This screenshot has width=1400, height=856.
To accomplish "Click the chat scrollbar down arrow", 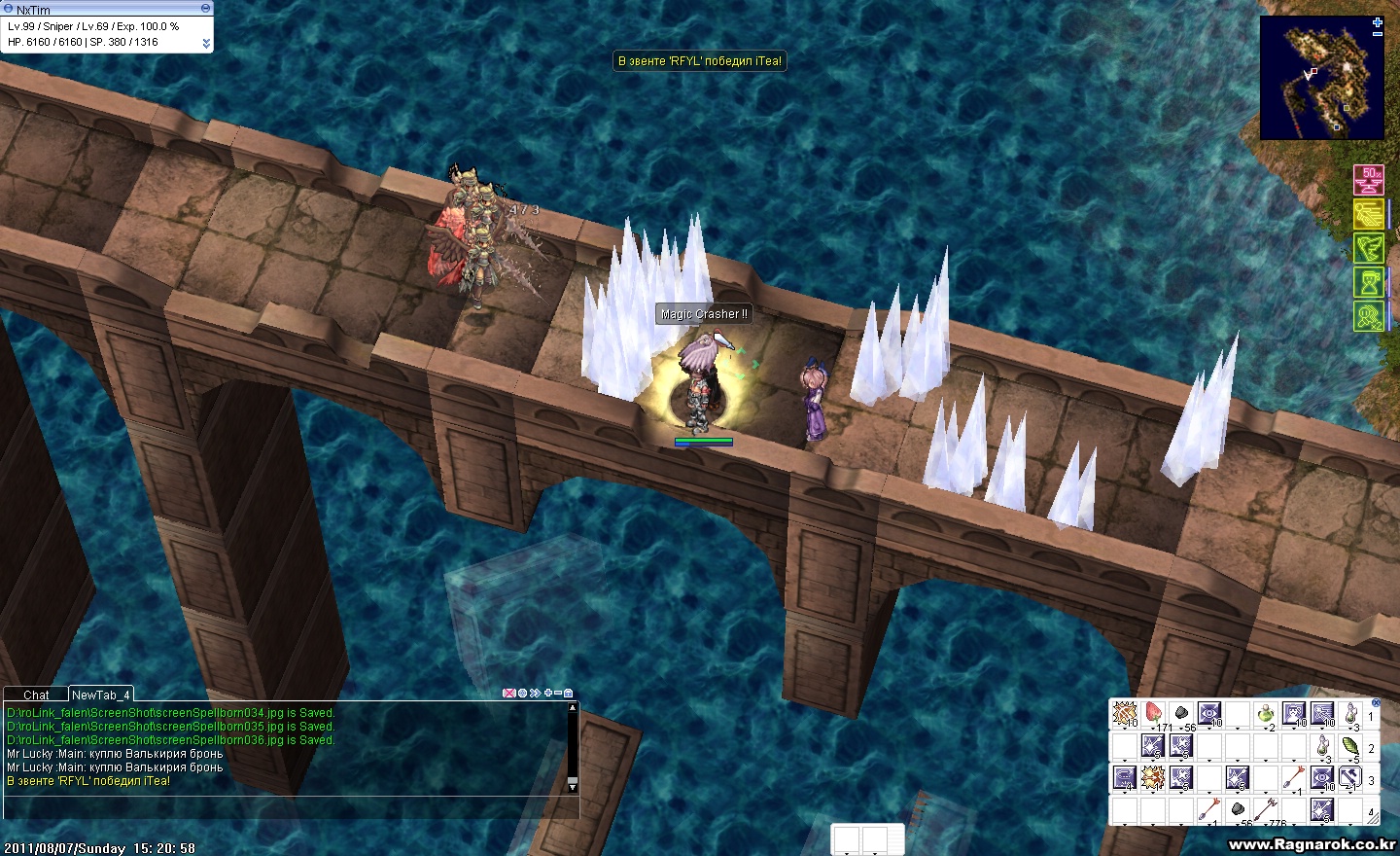I will 572,785.
